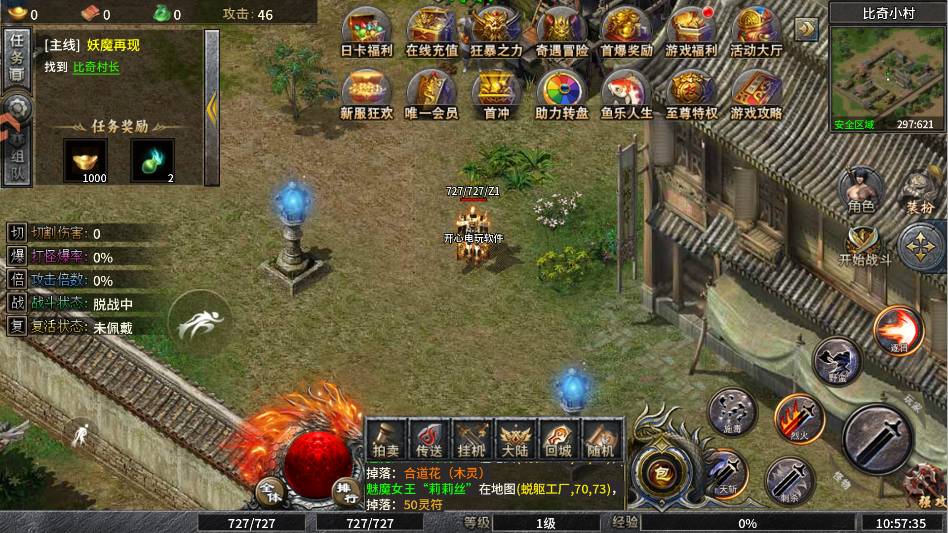Viewport: 948px width, 533px height.
Task: Collapse the top icon row with the arrow button
Action: point(806,29)
